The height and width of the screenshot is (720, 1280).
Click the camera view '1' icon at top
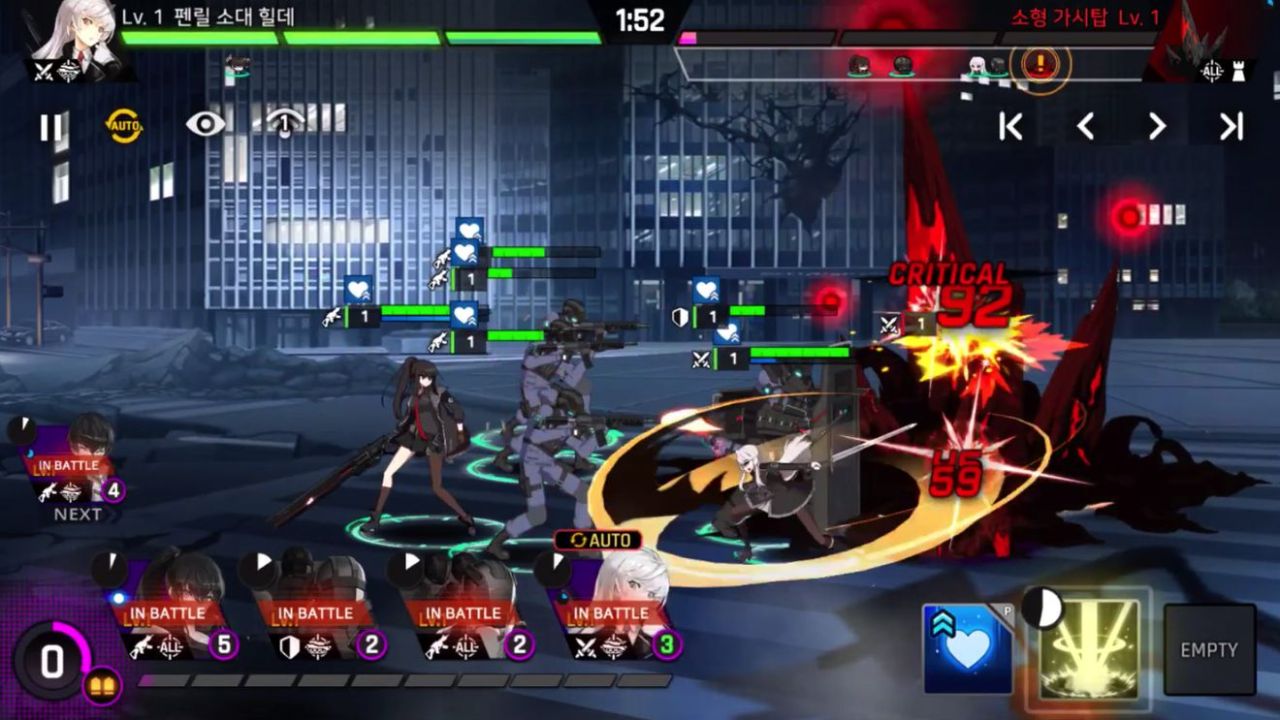coord(288,122)
